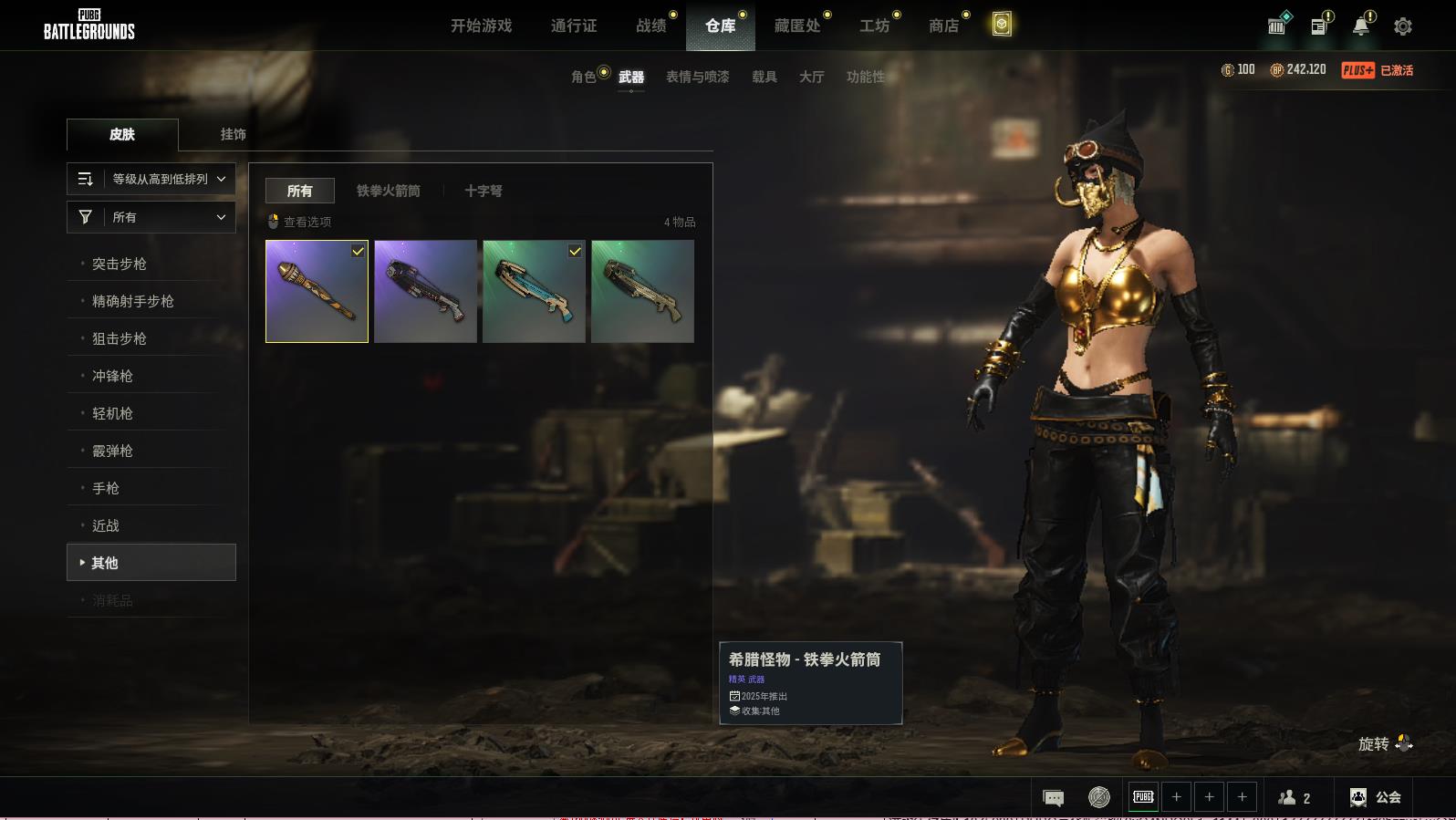Open the chat bubble icon

click(1053, 798)
